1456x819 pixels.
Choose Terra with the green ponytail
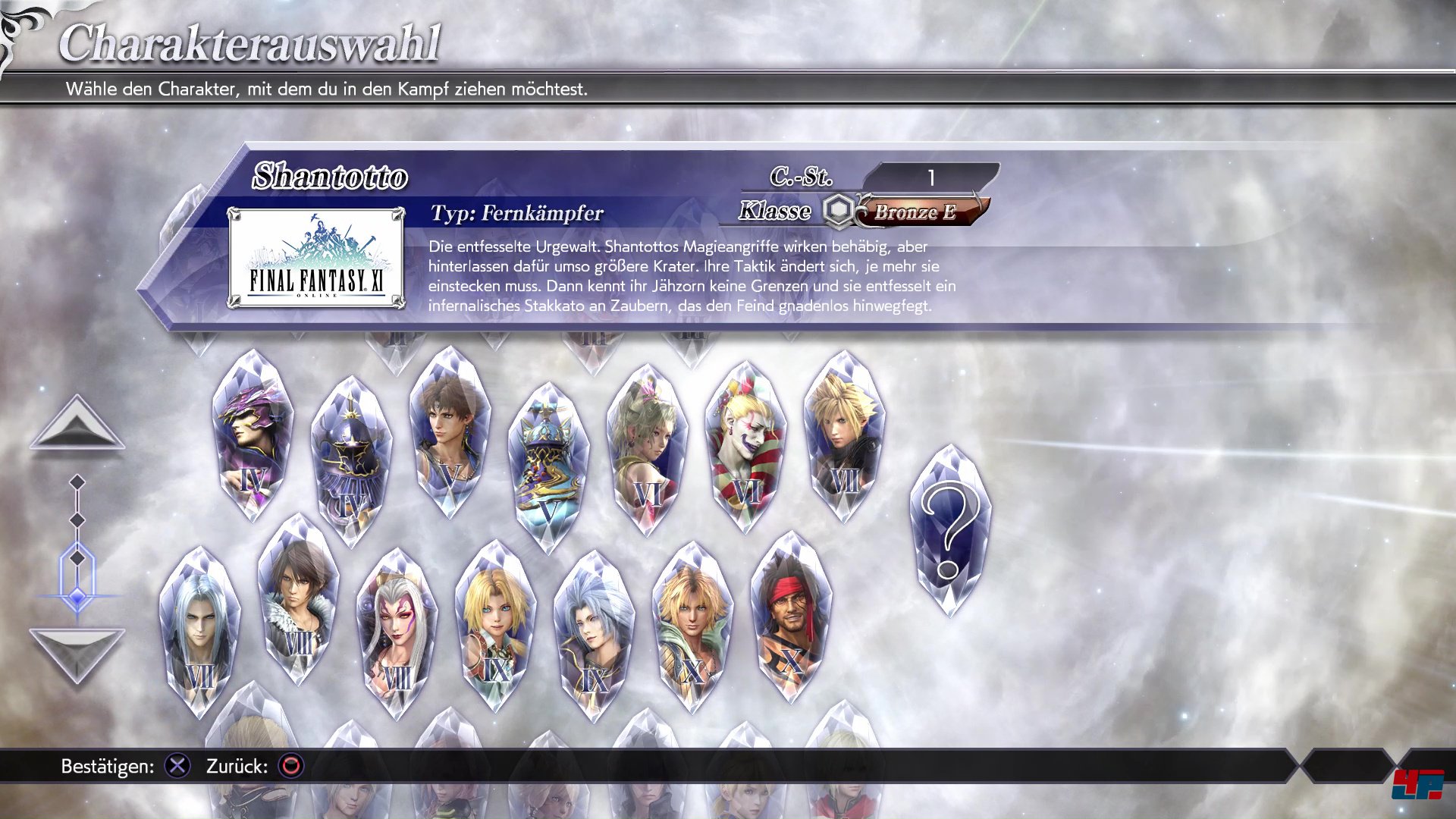[x=646, y=449]
